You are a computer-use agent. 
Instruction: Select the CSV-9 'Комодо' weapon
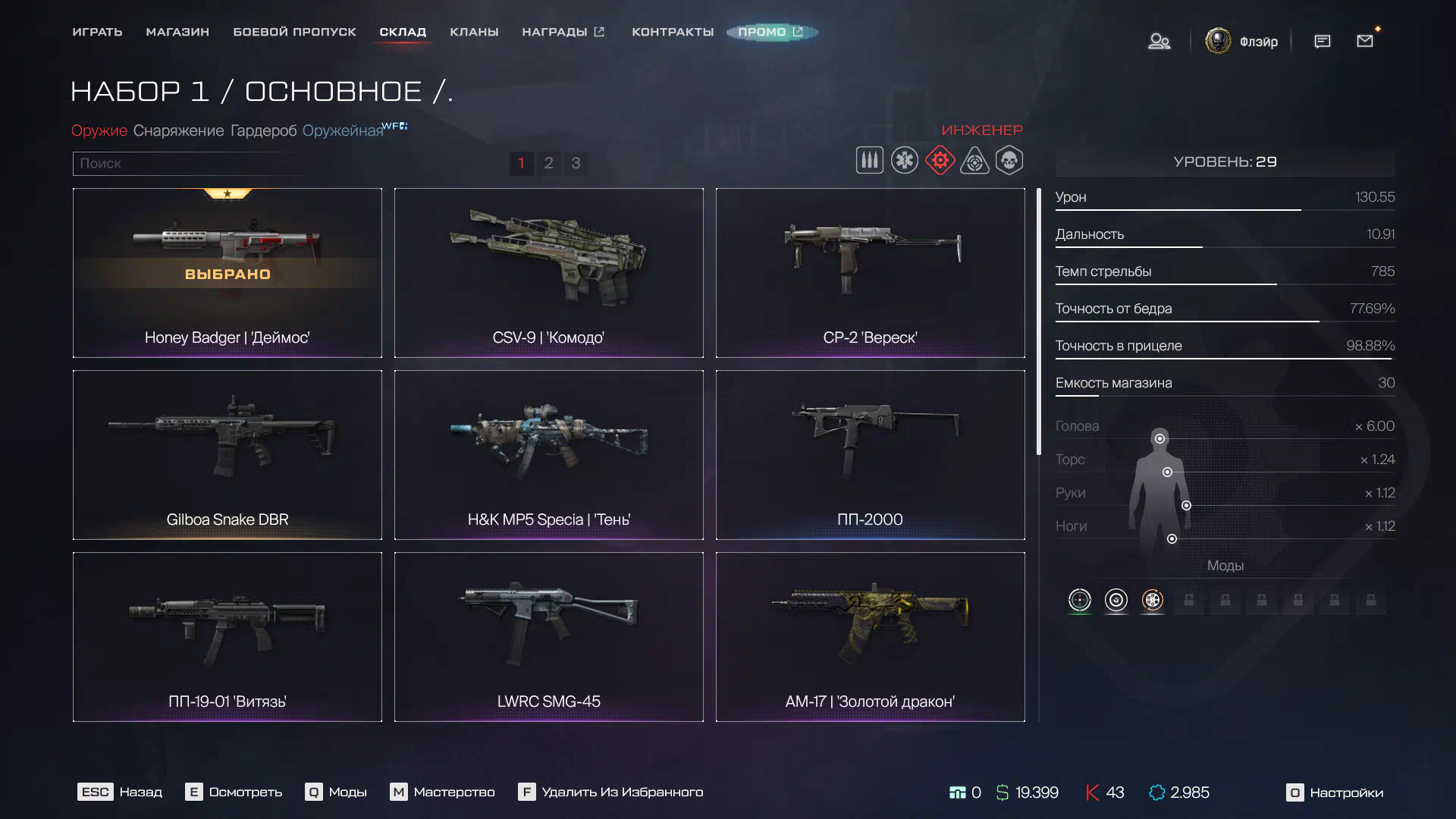[548, 272]
